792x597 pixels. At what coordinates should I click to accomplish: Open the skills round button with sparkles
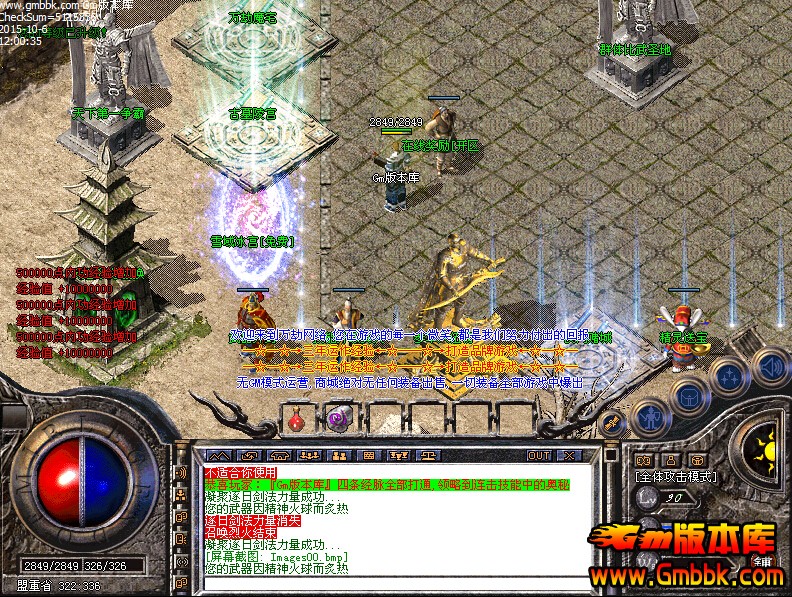730,376
